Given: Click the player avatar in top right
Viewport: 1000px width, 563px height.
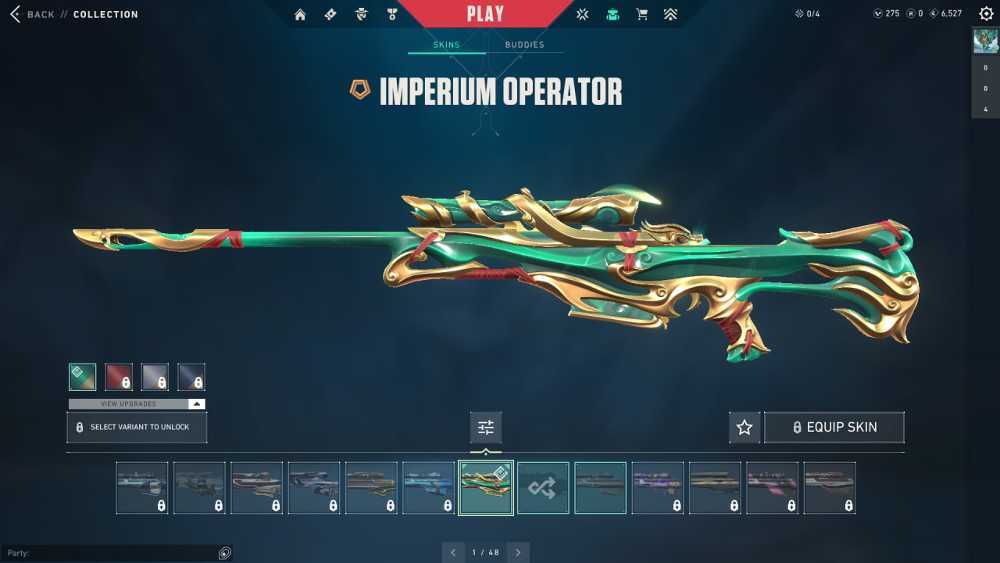Looking at the screenshot, I should [x=985, y=41].
